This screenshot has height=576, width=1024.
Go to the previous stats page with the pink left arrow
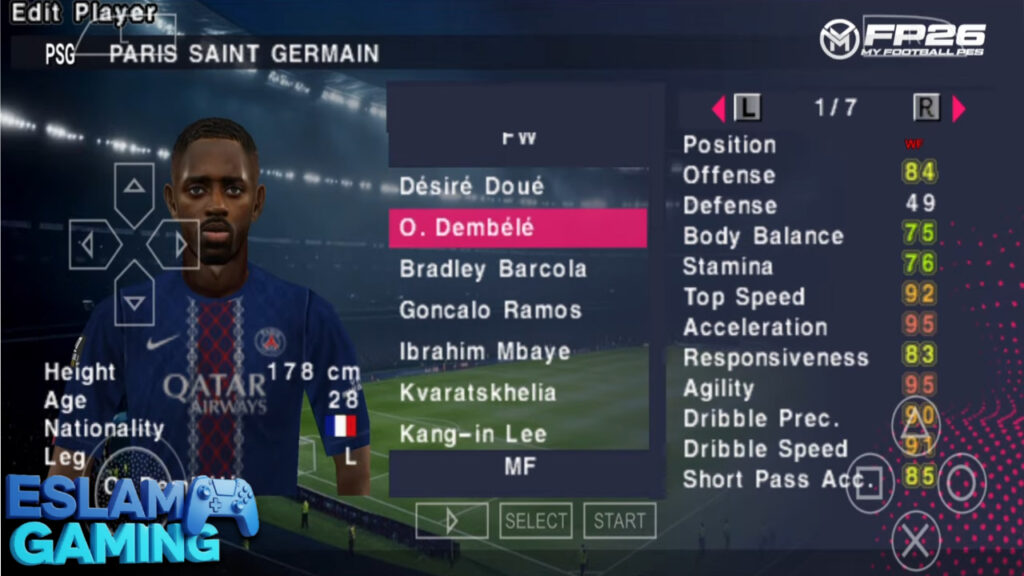point(718,108)
